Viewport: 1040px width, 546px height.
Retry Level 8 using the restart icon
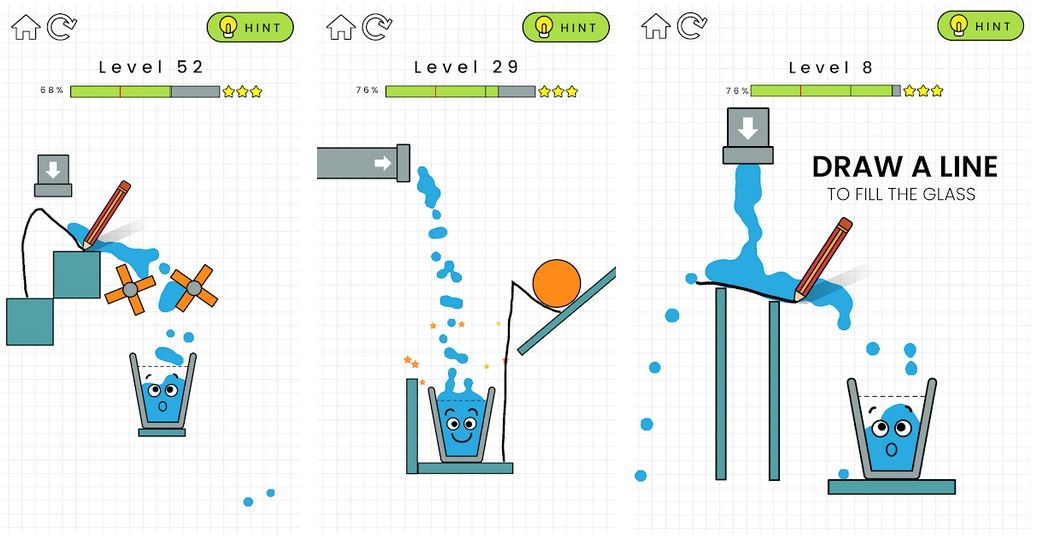pyautogui.click(x=691, y=26)
